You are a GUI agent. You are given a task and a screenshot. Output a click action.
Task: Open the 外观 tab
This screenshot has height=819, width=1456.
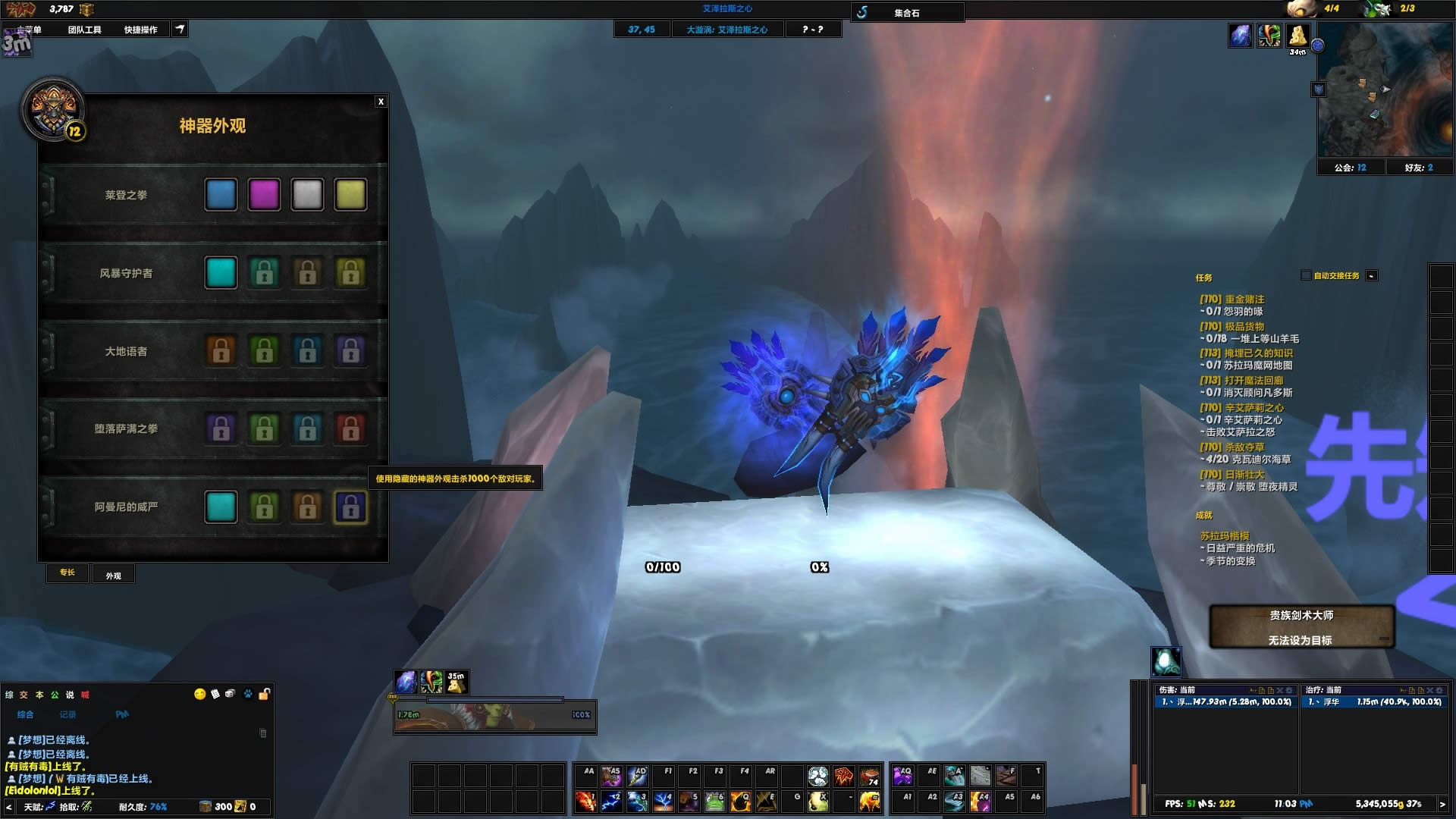click(x=114, y=576)
